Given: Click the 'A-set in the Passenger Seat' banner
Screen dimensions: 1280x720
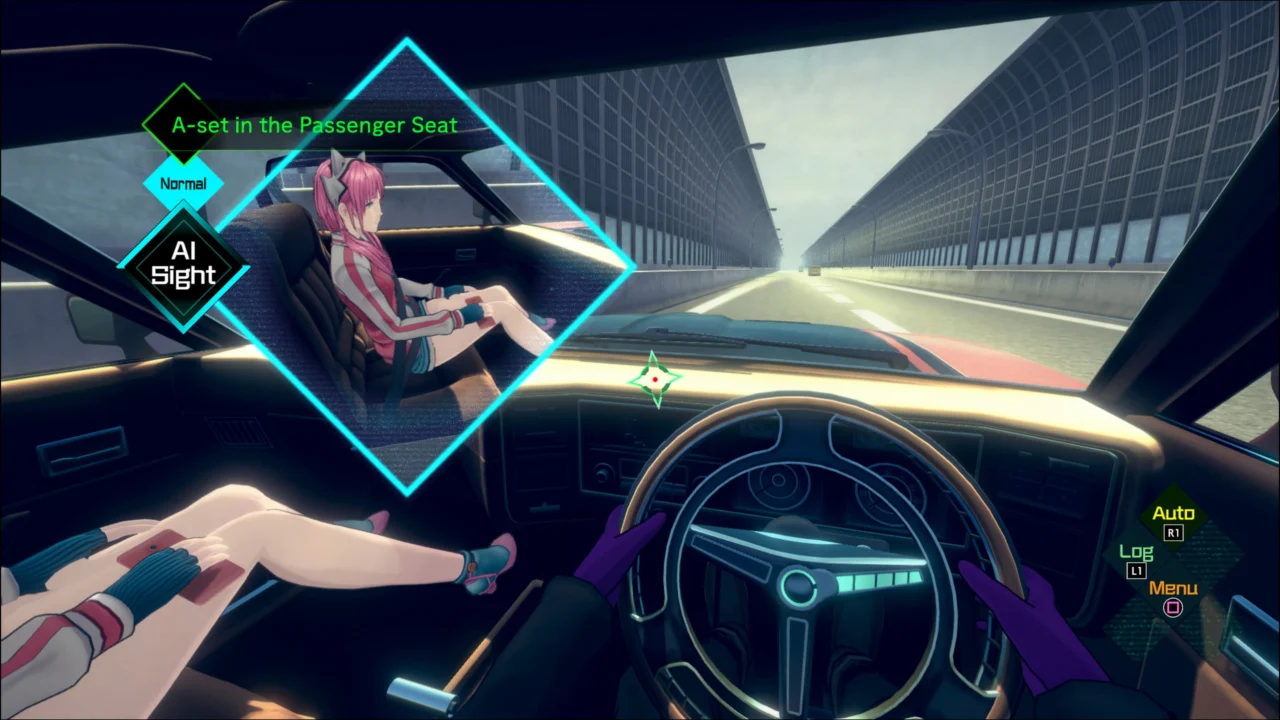Looking at the screenshot, I should coord(315,125).
